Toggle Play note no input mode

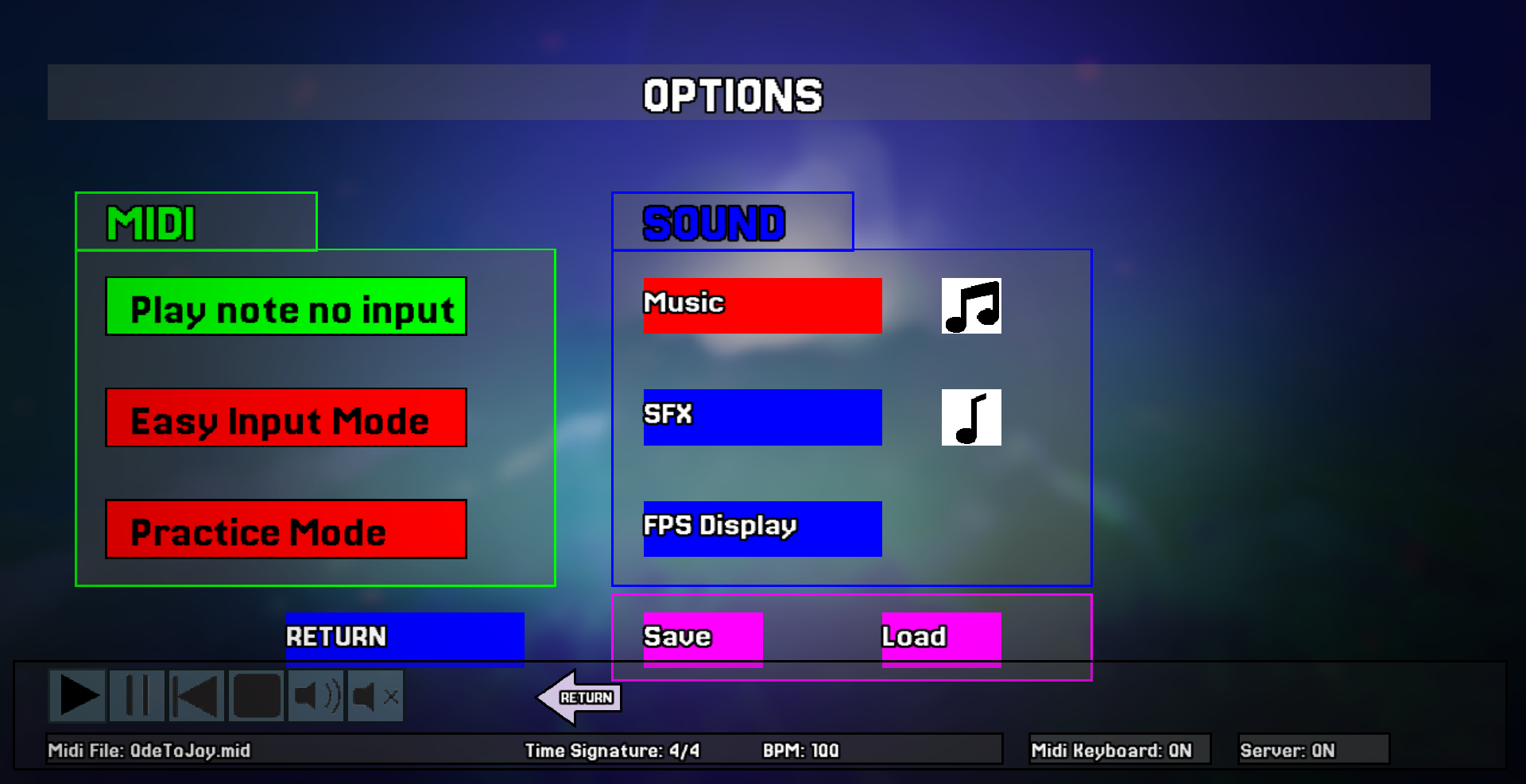coord(286,307)
